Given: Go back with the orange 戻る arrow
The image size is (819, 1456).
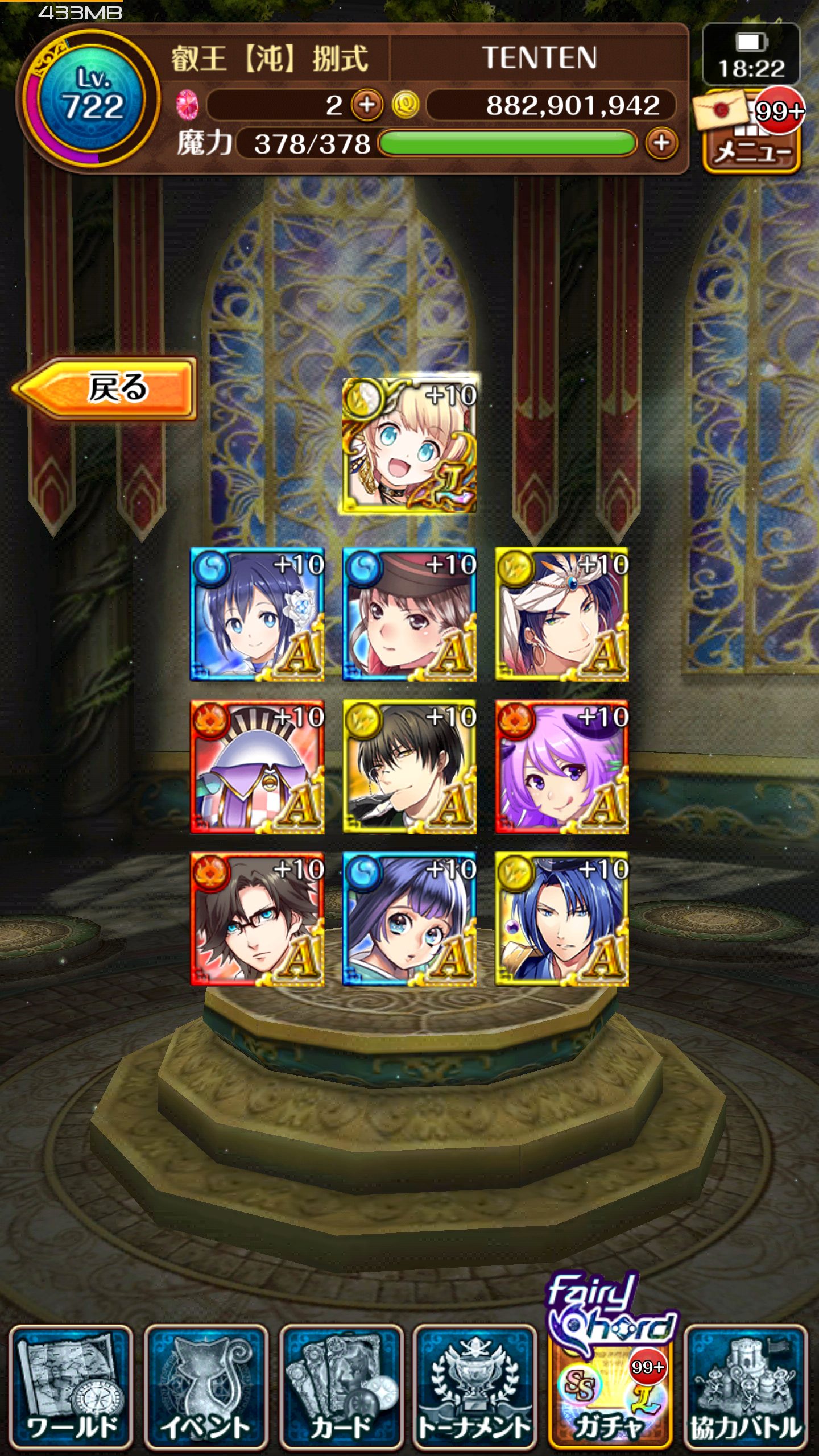Looking at the screenshot, I should (x=105, y=389).
